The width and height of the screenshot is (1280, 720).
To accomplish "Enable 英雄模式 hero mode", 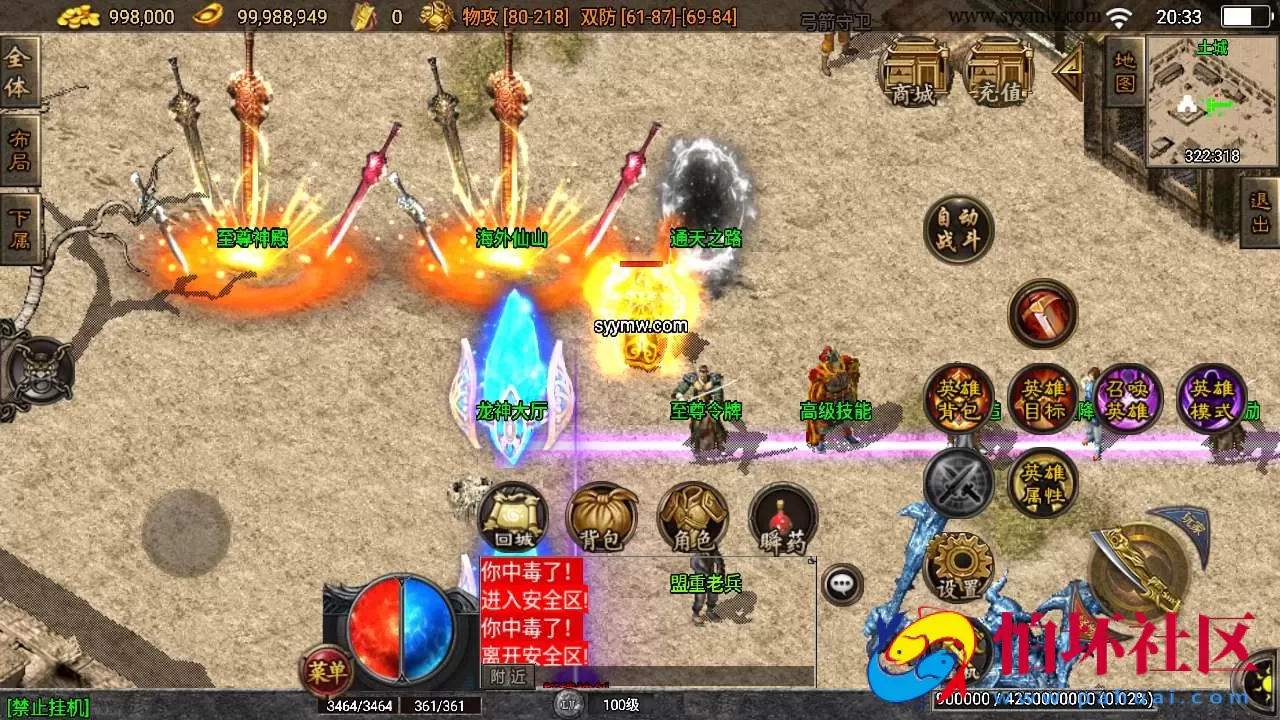I will [x=1213, y=398].
